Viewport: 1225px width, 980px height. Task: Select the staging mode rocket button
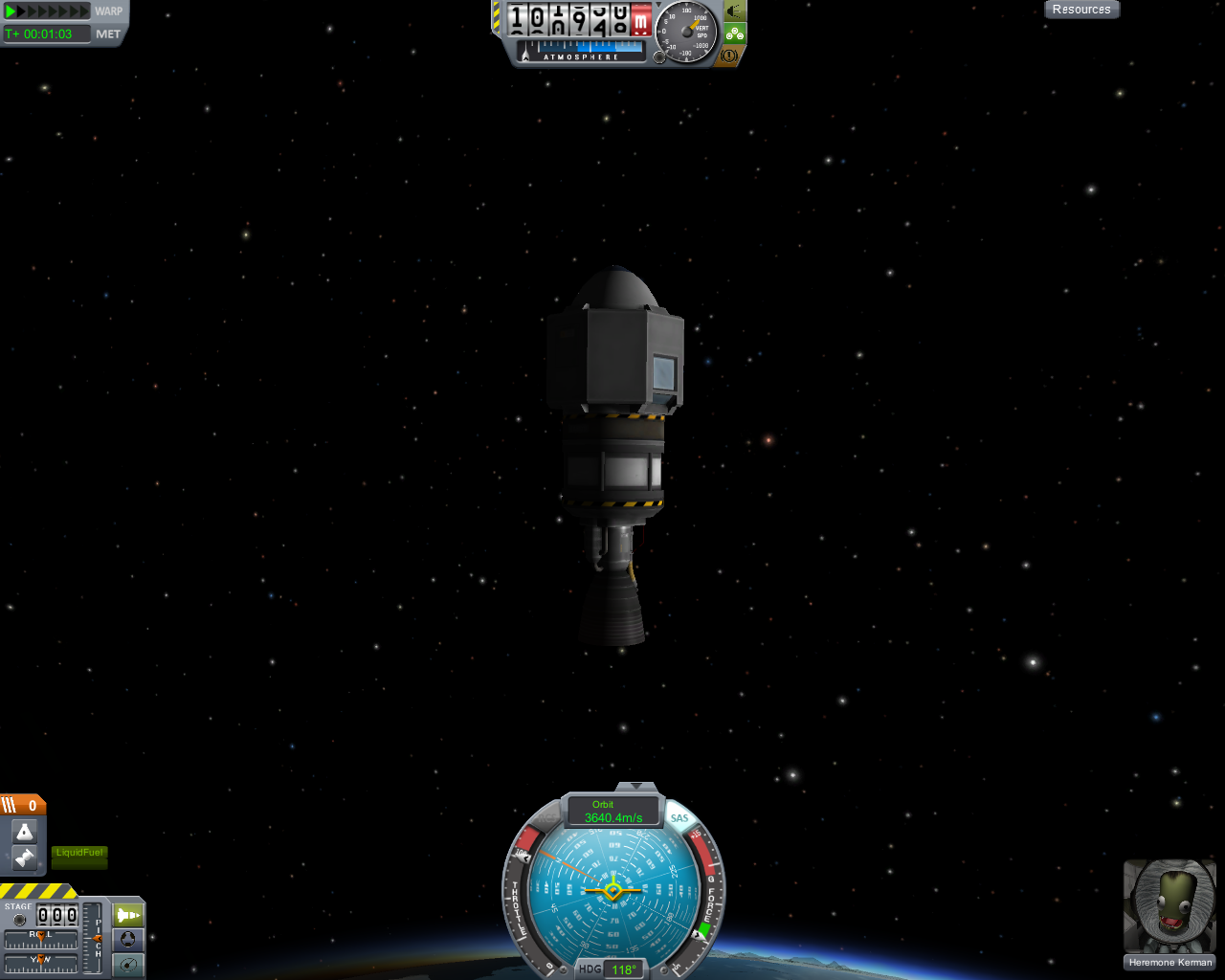tap(128, 915)
